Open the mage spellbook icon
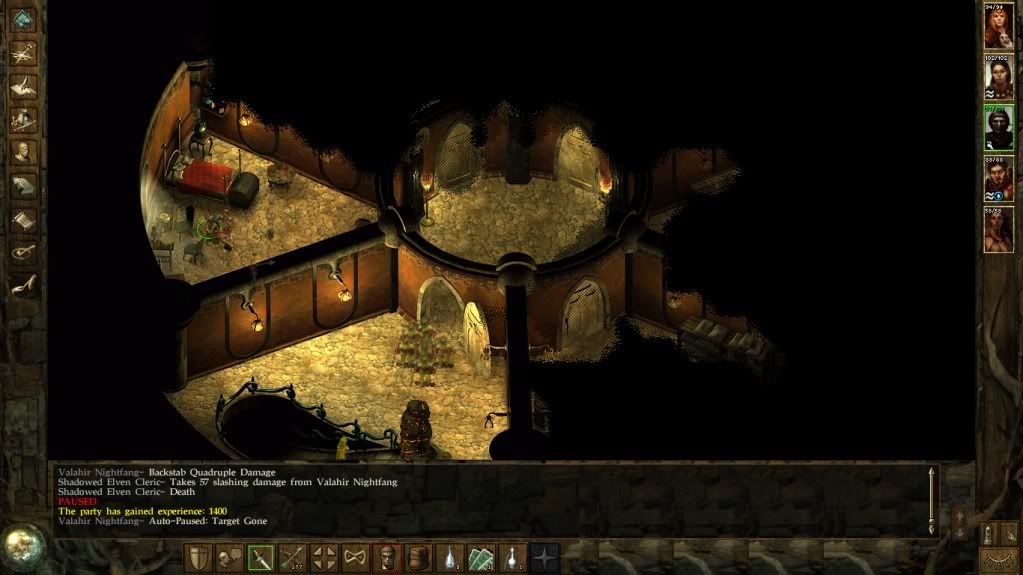 pyautogui.click(x=22, y=185)
